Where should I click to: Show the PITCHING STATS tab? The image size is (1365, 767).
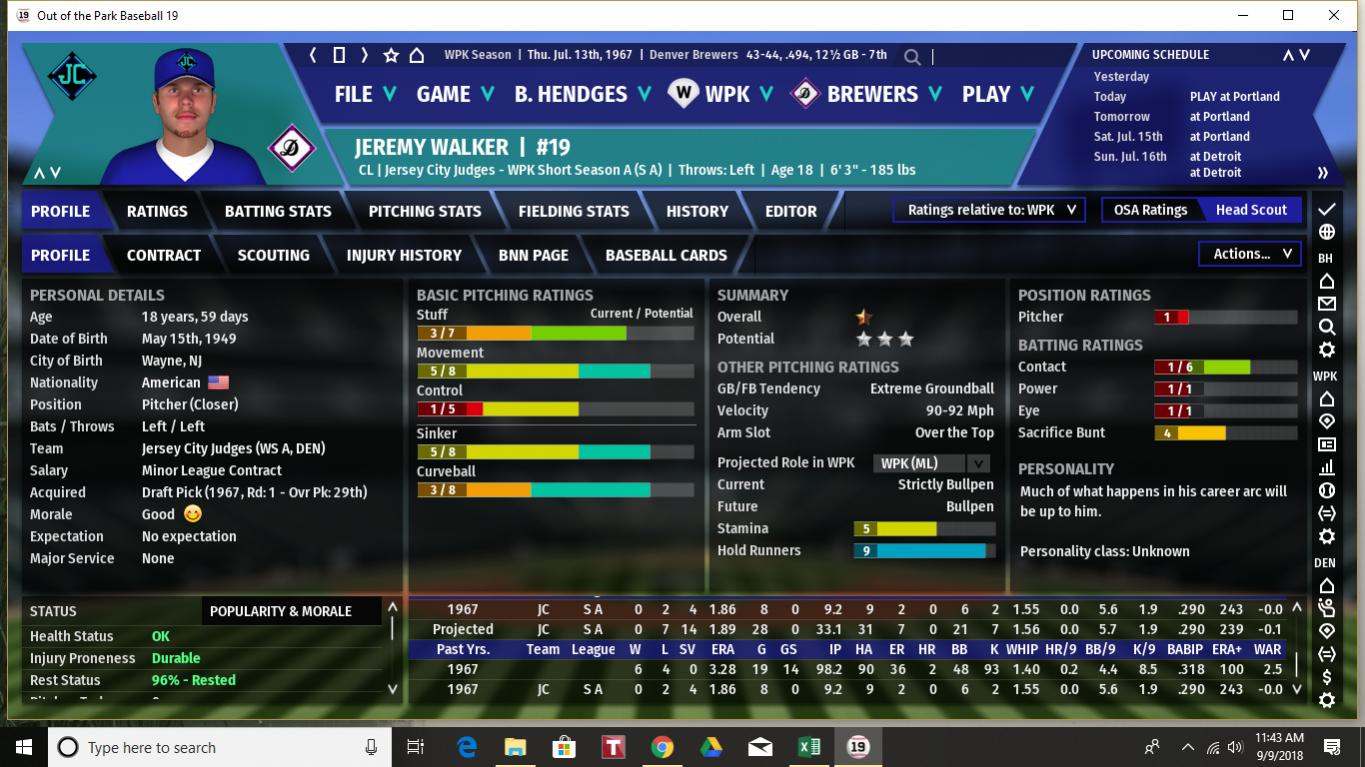[425, 211]
